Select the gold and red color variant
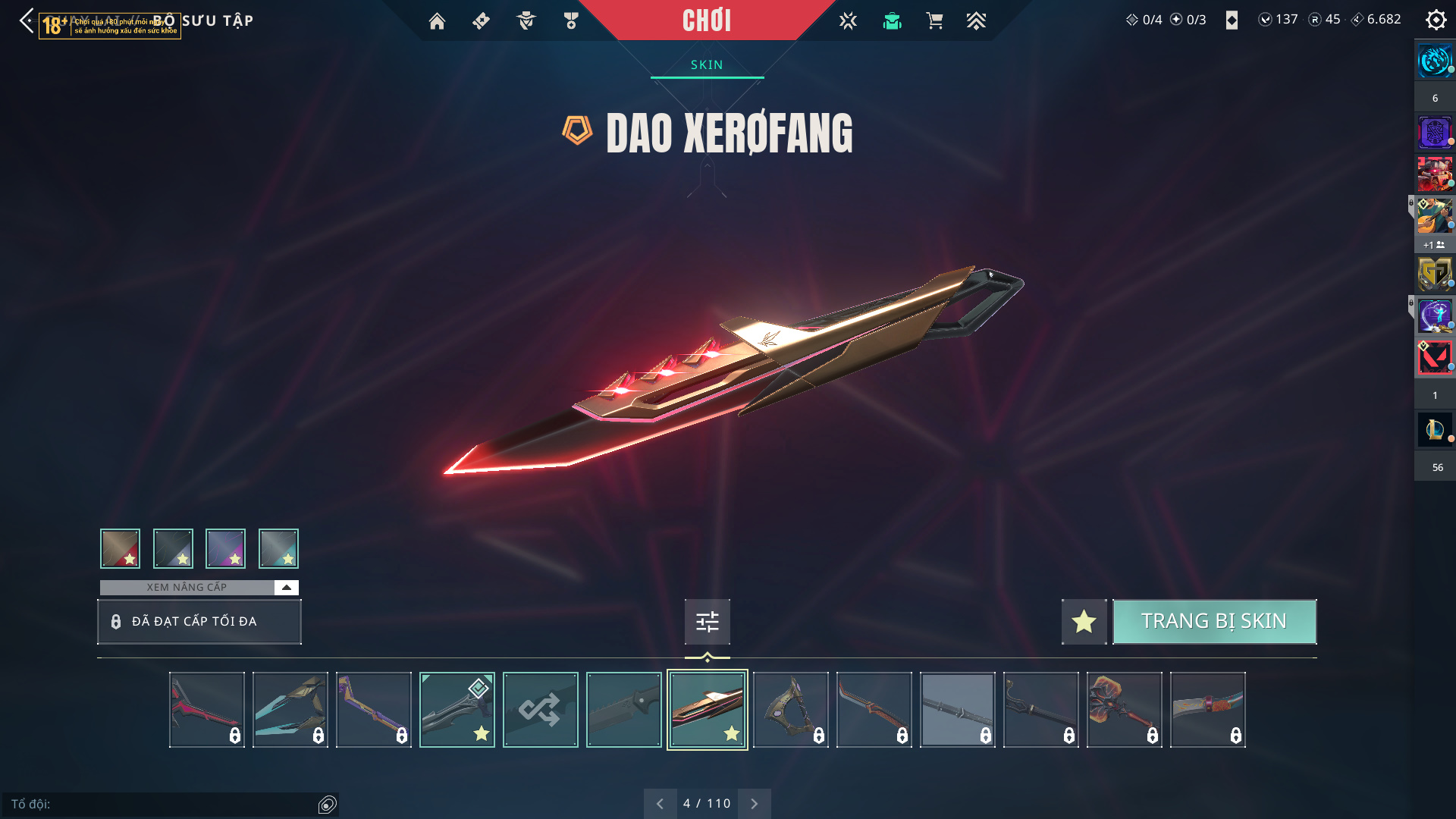The height and width of the screenshot is (819, 1456). pos(120,548)
